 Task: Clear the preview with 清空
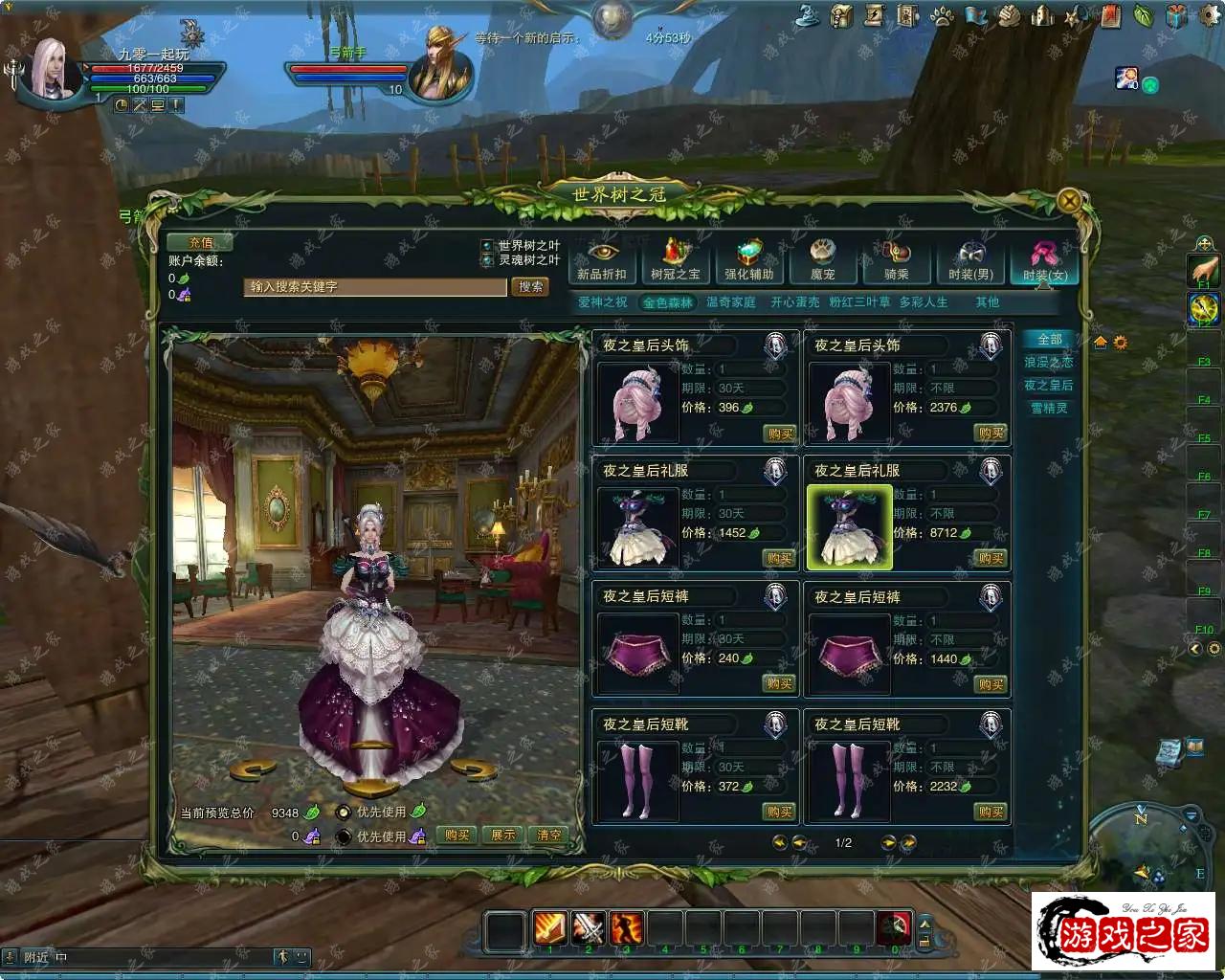[x=548, y=835]
